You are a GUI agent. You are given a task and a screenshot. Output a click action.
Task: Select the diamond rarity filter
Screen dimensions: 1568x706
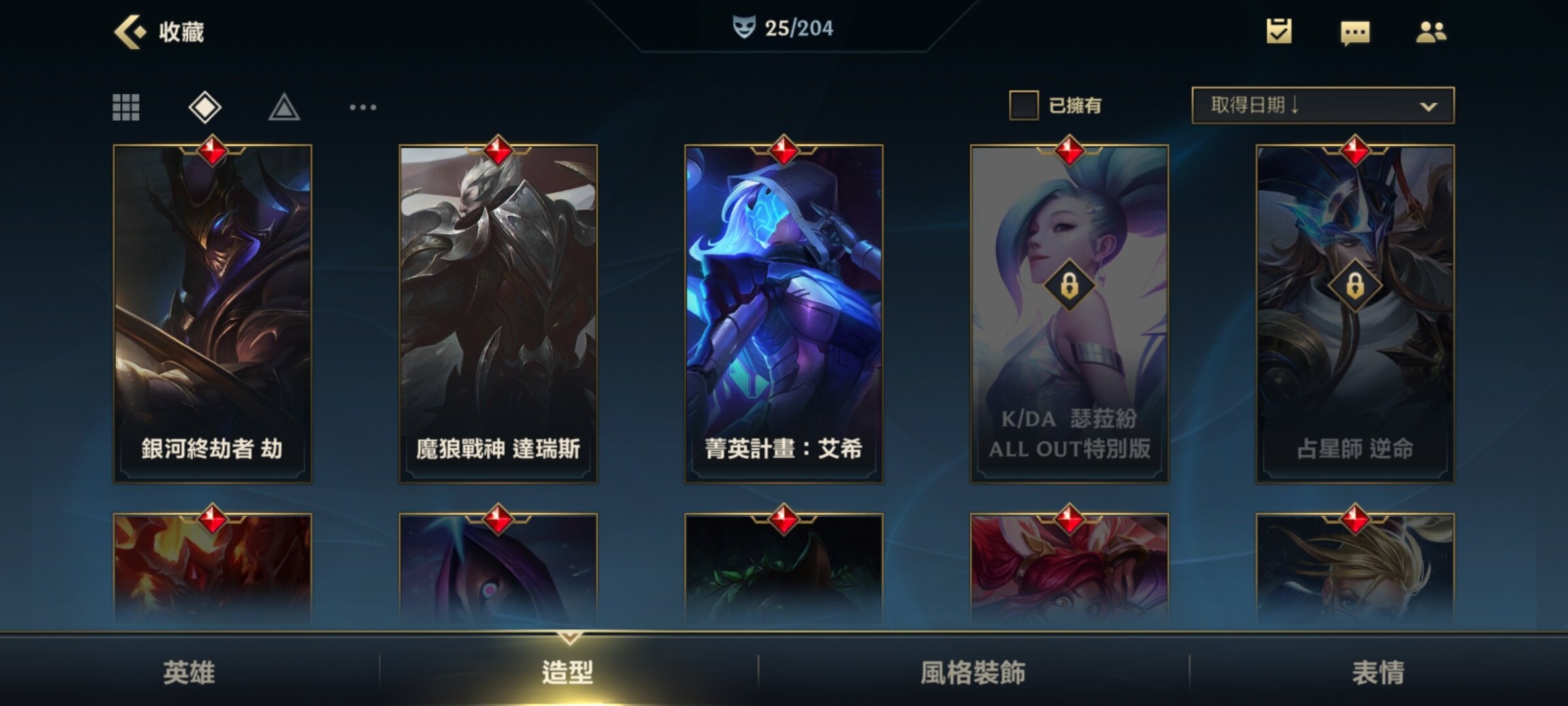pos(205,107)
